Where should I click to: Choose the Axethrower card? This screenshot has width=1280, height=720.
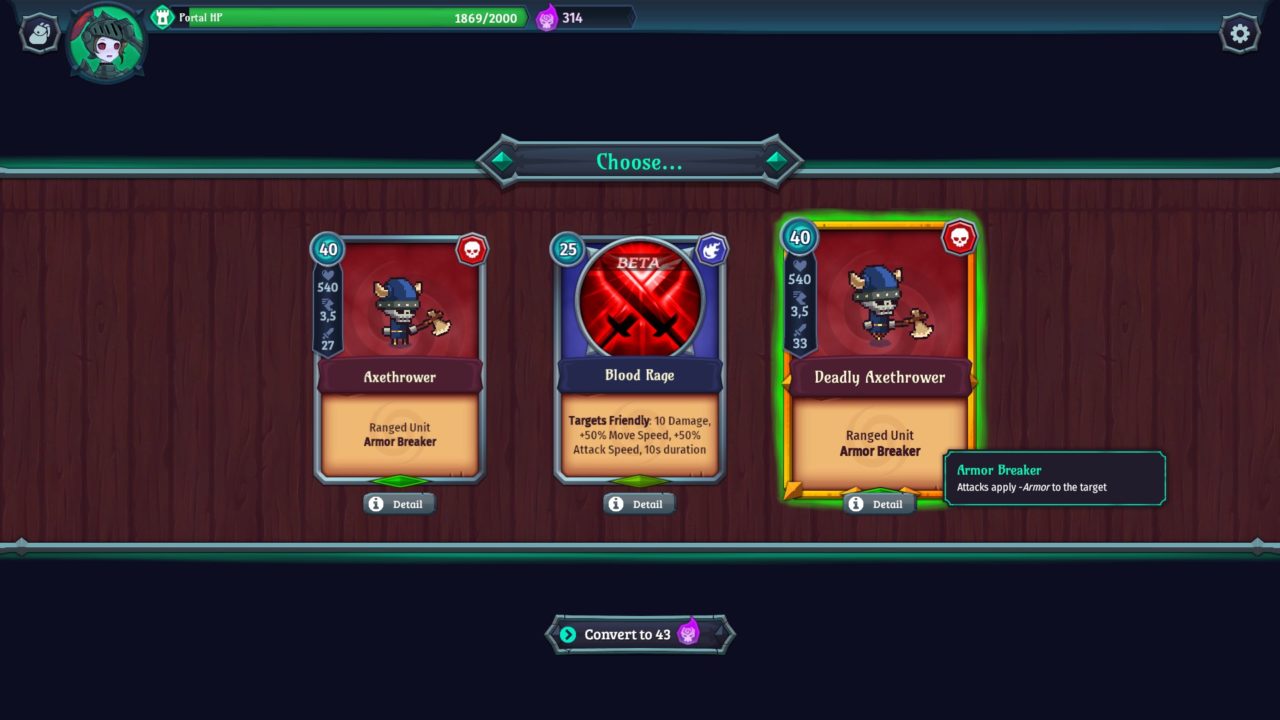[x=400, y=360]
